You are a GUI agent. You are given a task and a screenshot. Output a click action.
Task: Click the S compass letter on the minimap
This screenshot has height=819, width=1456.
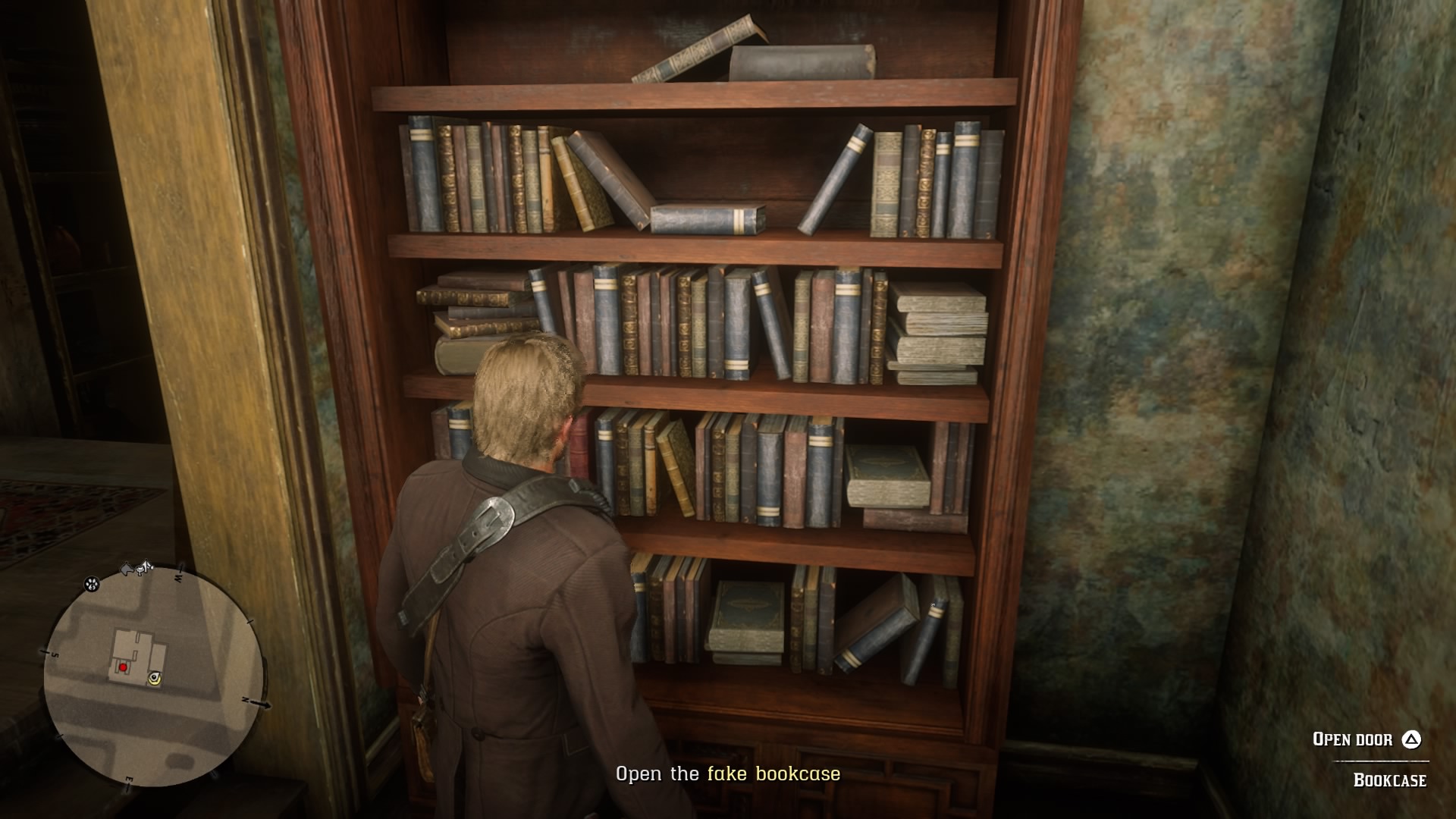click(55, 654)
